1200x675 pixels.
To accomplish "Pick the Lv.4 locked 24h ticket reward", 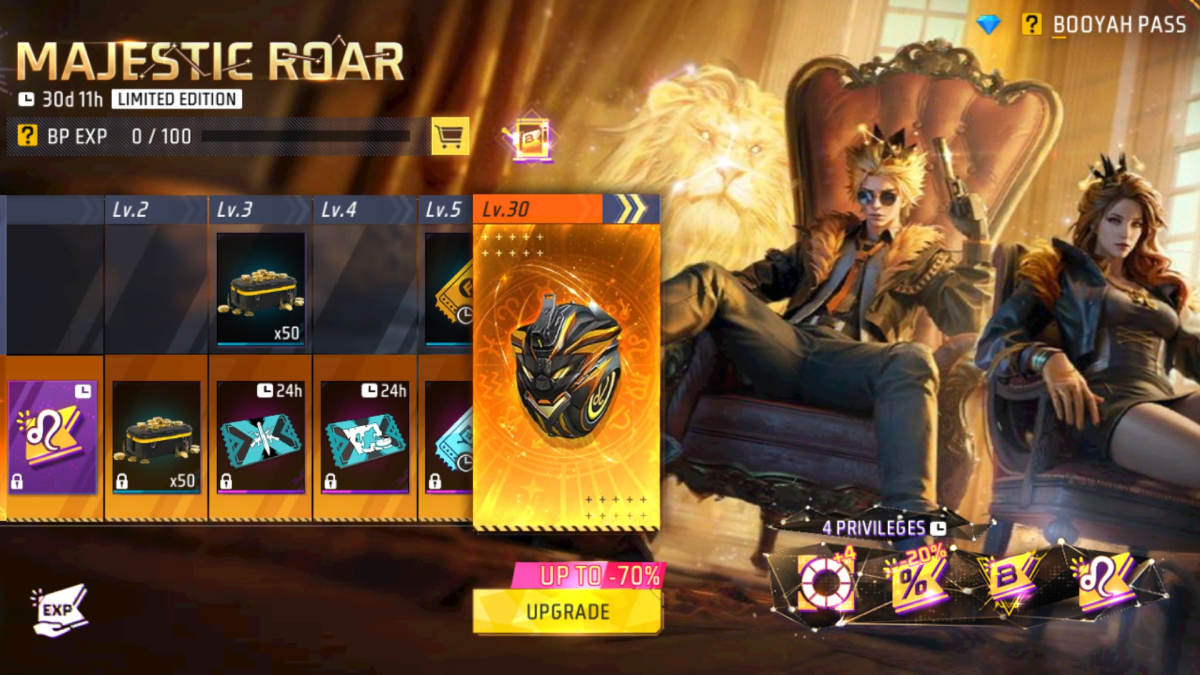I will click(364, 437).
